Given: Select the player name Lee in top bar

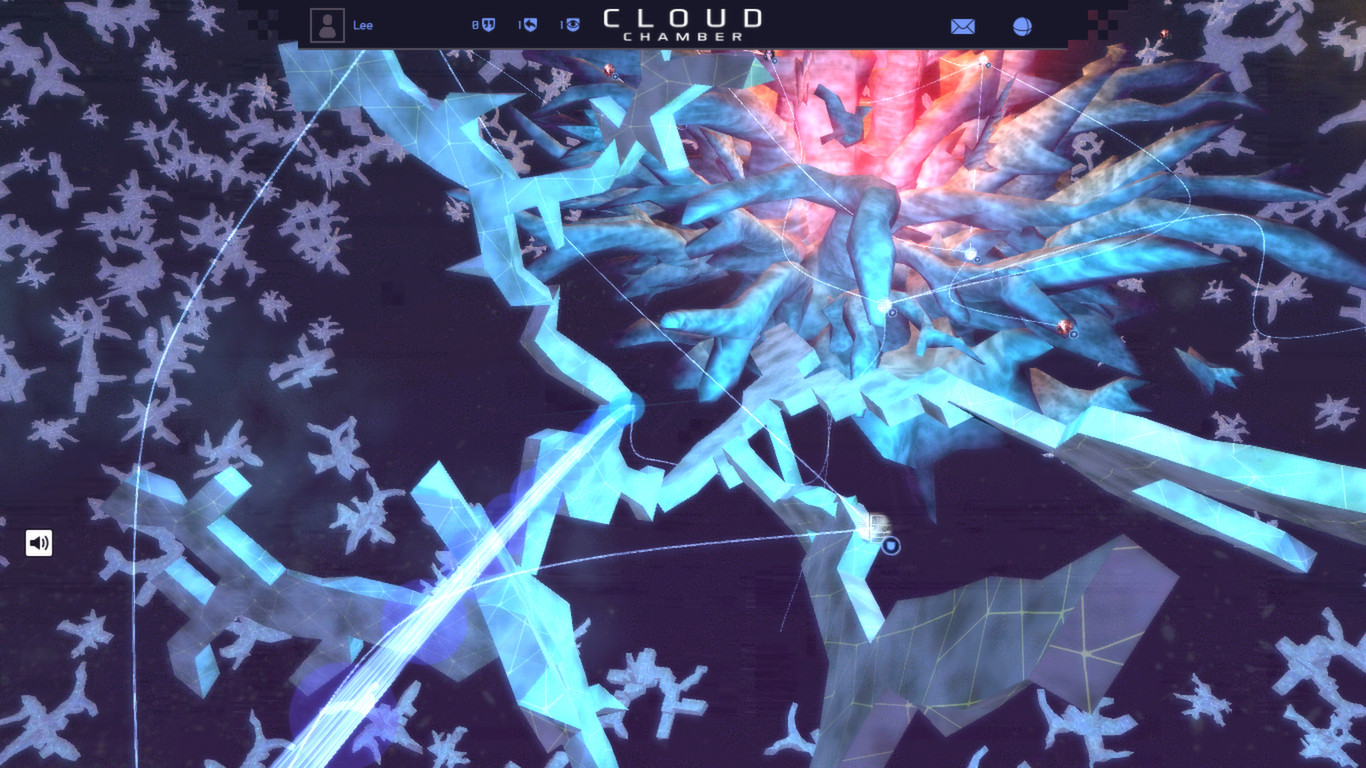Looking at the screenshot, I should point(363,25).
